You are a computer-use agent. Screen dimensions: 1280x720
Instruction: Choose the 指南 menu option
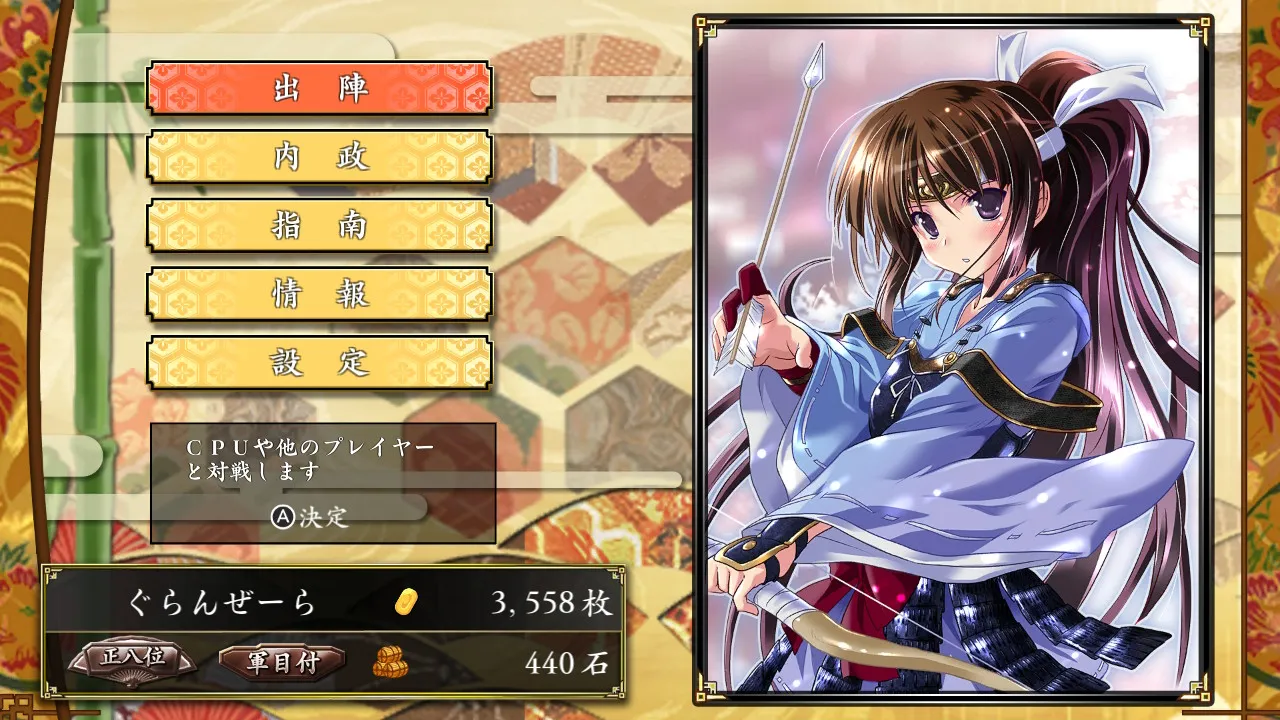[x=320, y=225]
